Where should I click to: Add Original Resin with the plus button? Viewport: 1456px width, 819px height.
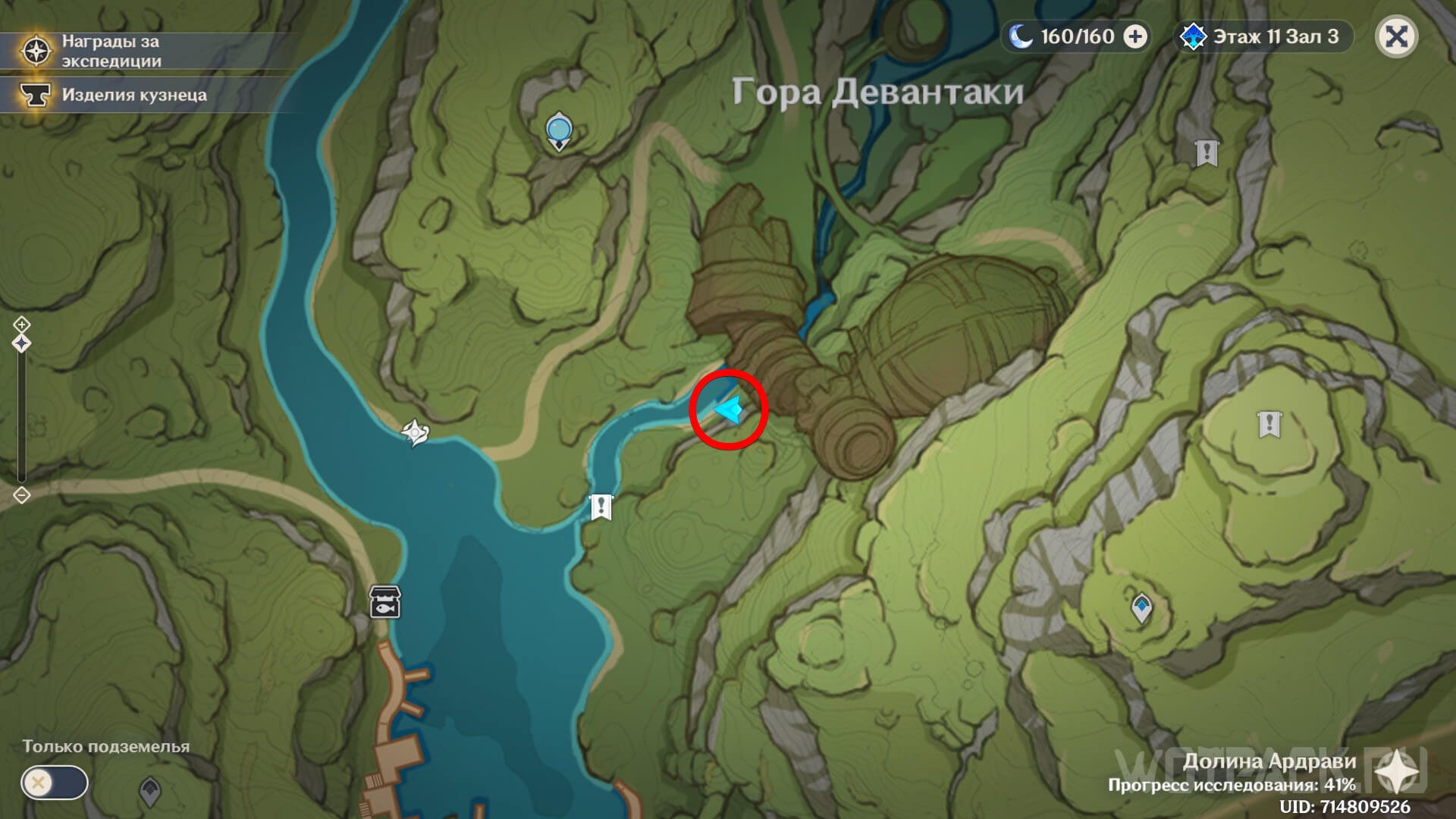[1134, 36]
